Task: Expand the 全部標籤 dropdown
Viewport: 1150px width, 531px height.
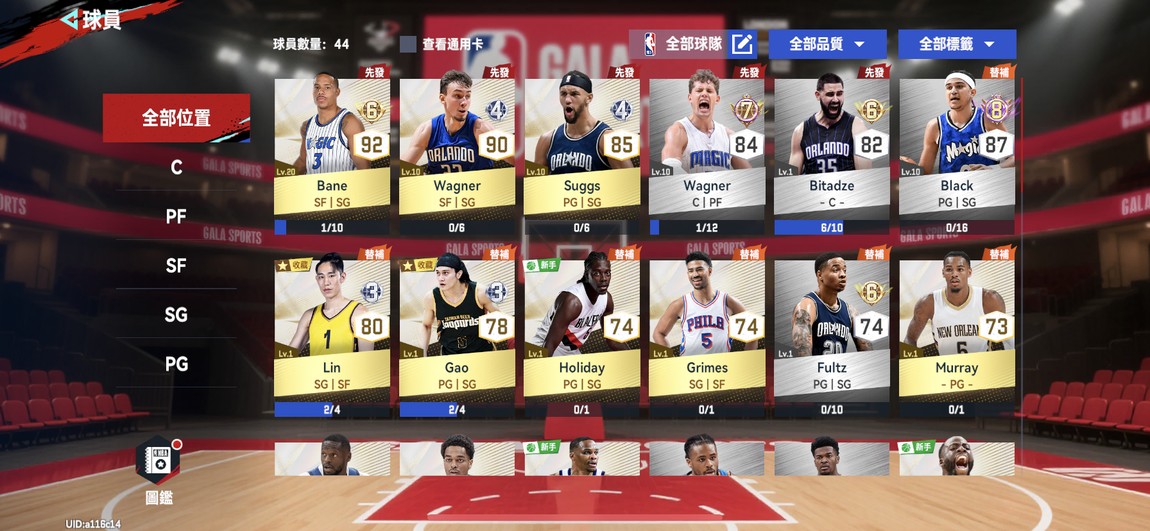Action: tap(956, 44)
